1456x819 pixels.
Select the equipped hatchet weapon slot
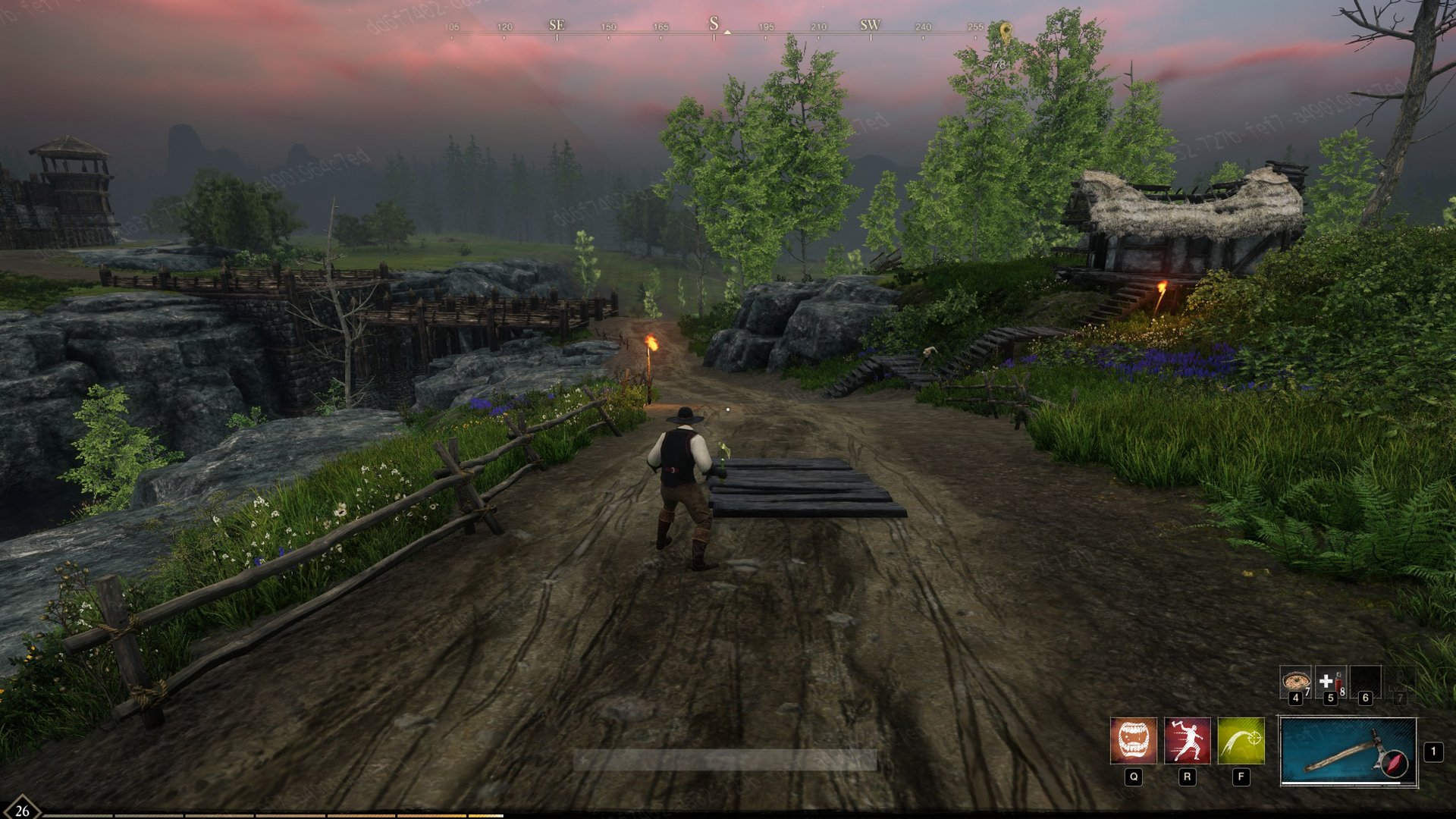(x=1348, y=752)
